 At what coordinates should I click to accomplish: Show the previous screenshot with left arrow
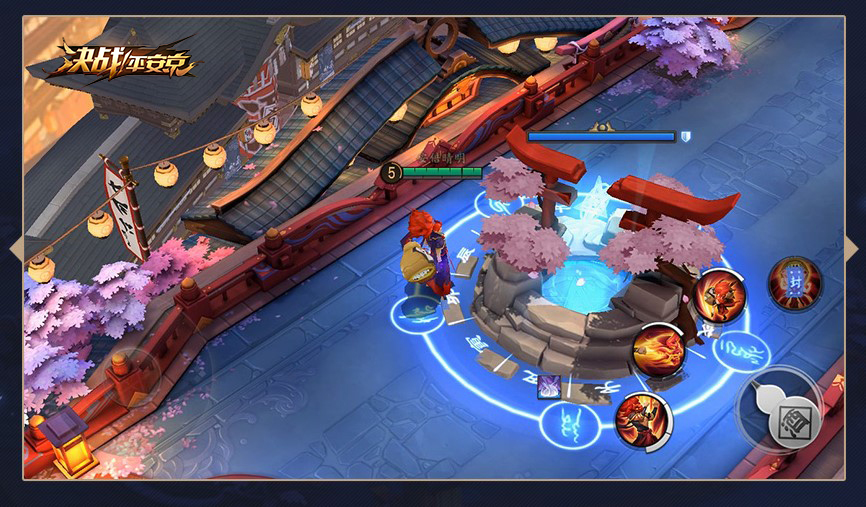point(16,249)
